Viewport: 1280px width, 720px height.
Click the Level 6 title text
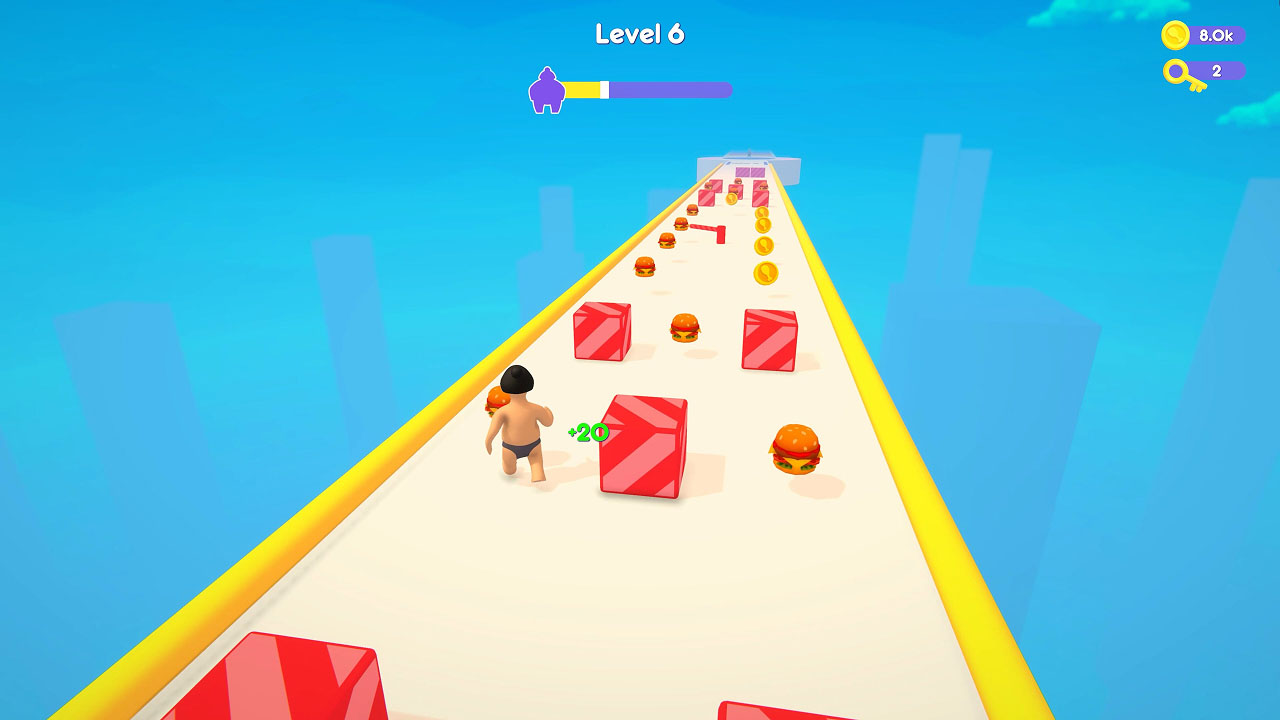(x=639, y=33)
